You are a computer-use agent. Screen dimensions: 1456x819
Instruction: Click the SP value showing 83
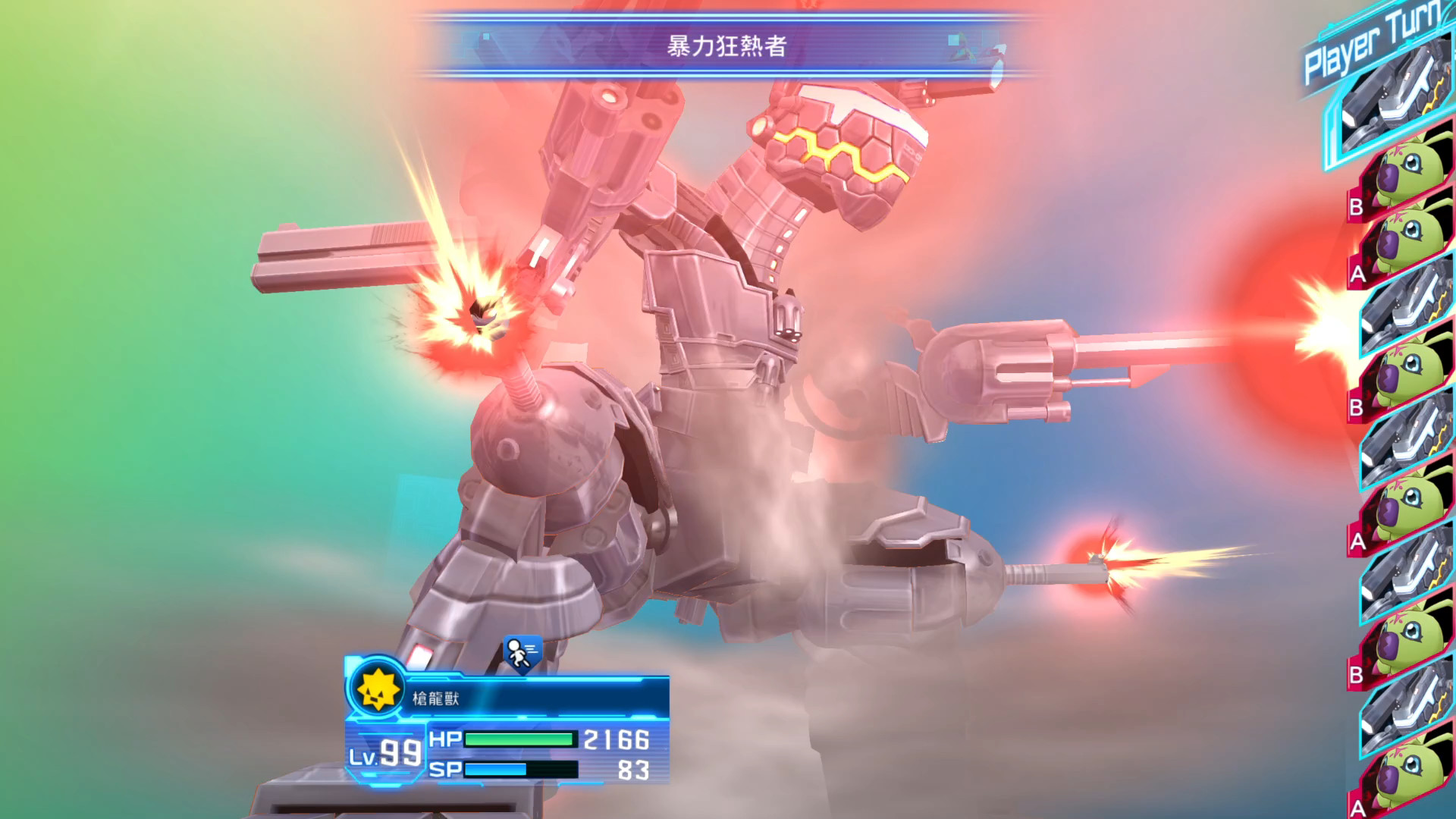(x=633, y=772)
